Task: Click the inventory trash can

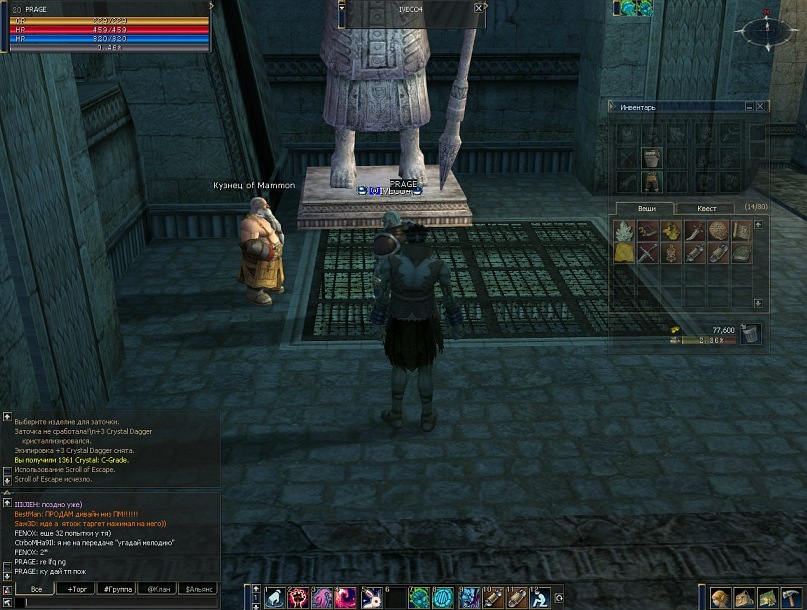Action: [751, 333]
